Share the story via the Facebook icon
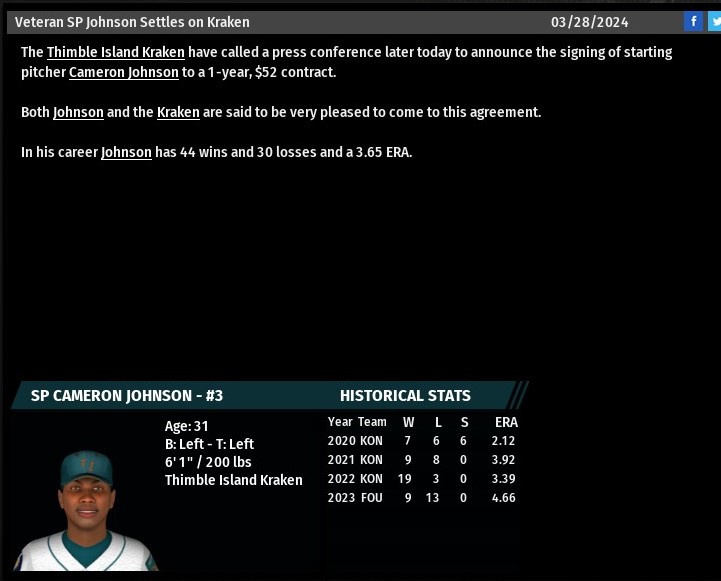721x581 pixels. coord(693,21)
